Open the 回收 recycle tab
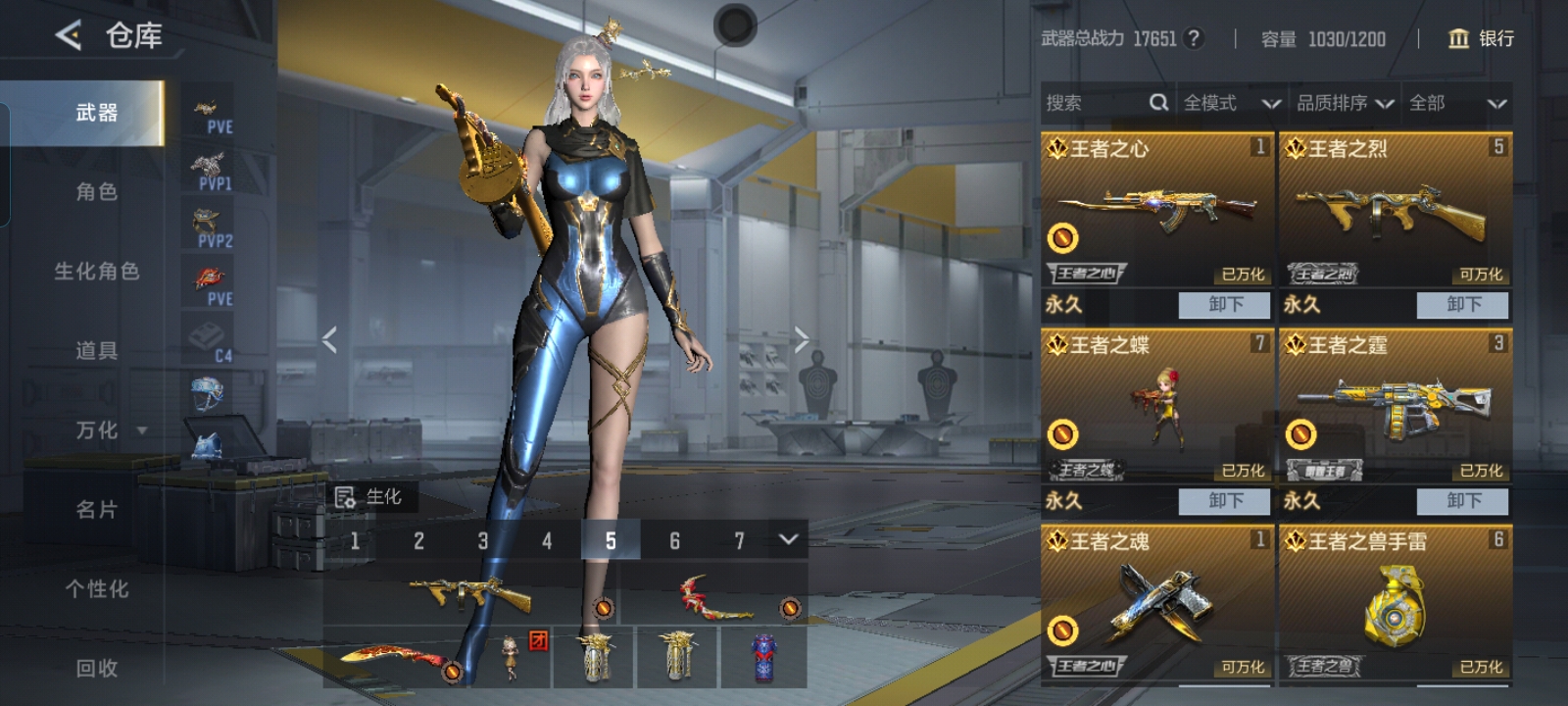 [x=96, y=669]
